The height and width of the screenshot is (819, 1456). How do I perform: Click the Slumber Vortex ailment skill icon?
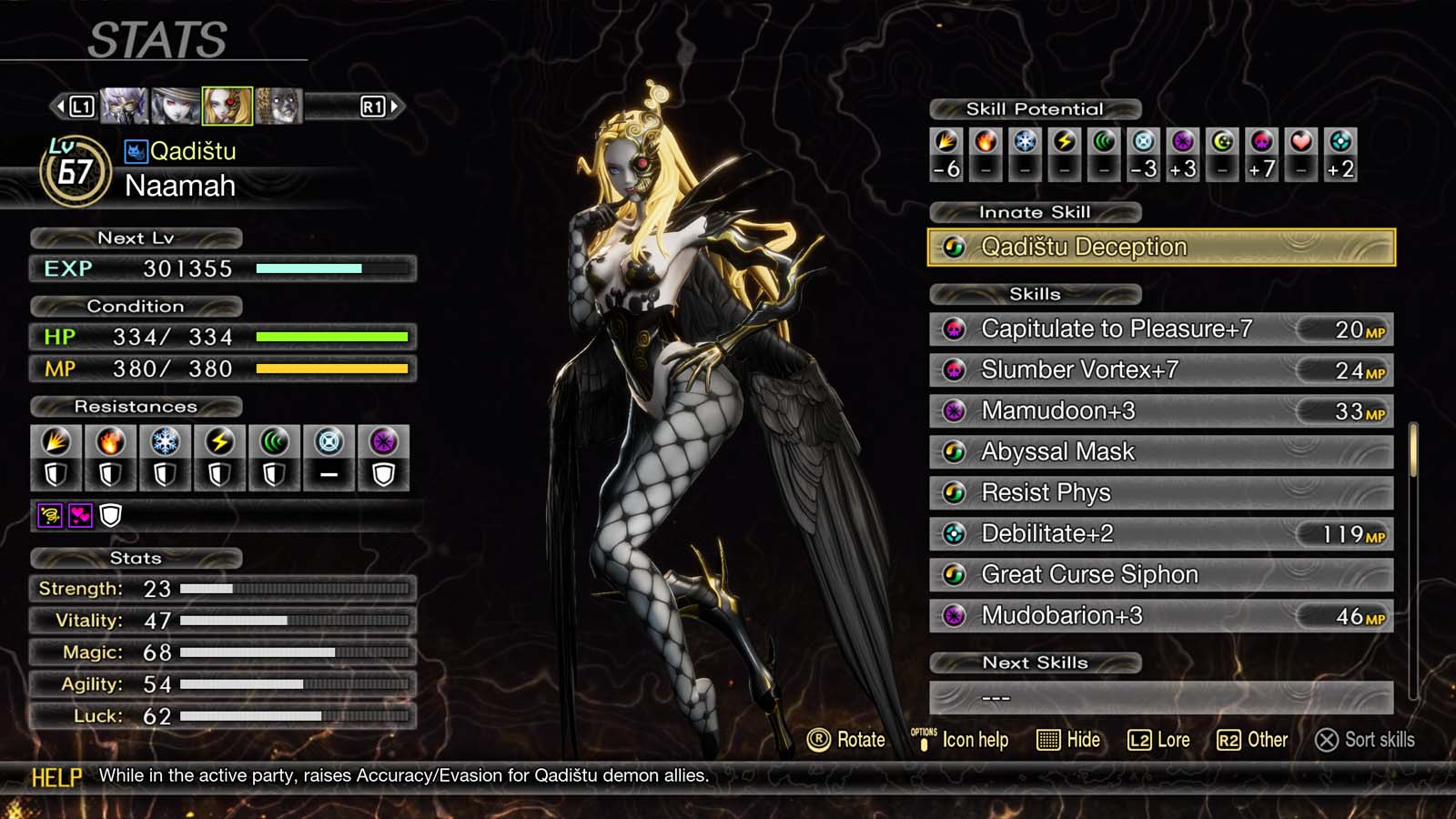click(x=954, y=370)
